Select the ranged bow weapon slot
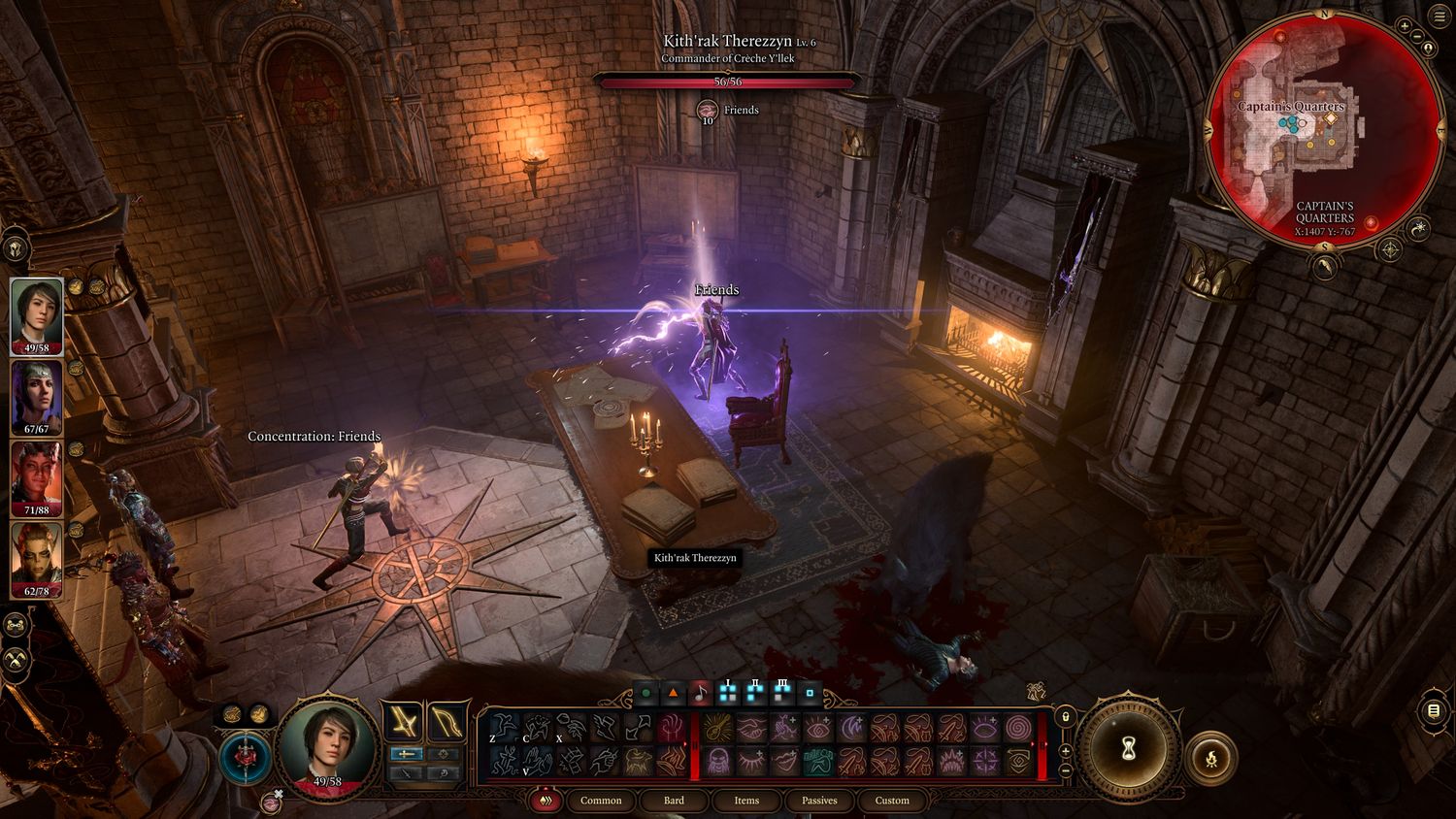The image size is (1456, 819). coord(446,722)
